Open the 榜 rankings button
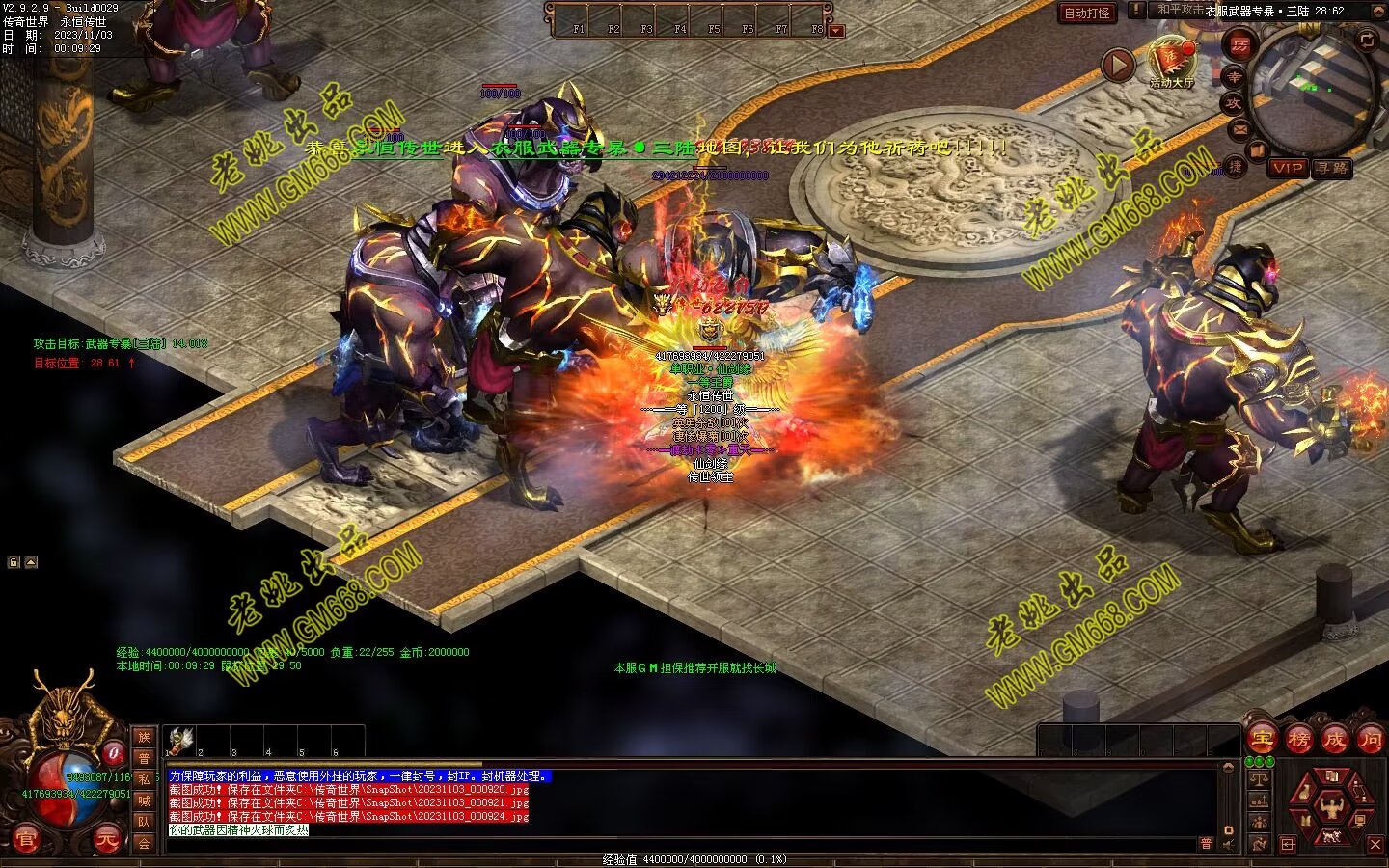 coord(1298,740)
